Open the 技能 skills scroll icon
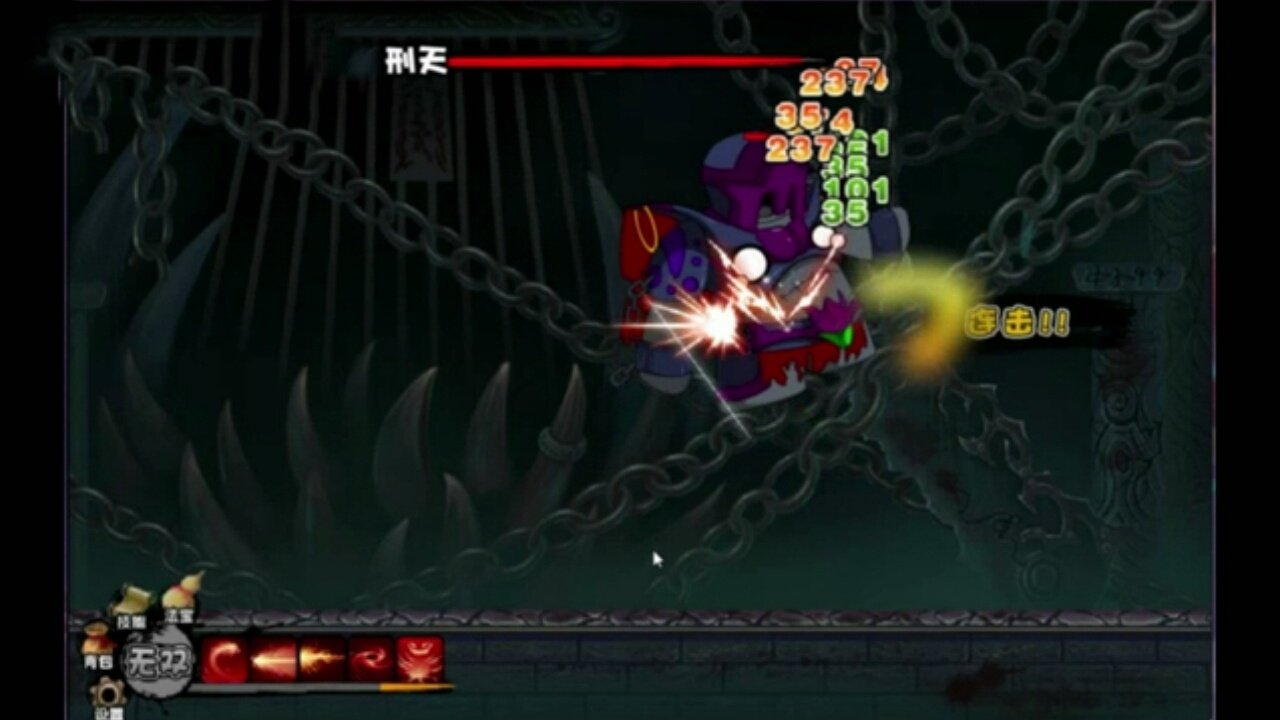The height and width of the screenshot is (720, 1280). click(x=133, y=597)
